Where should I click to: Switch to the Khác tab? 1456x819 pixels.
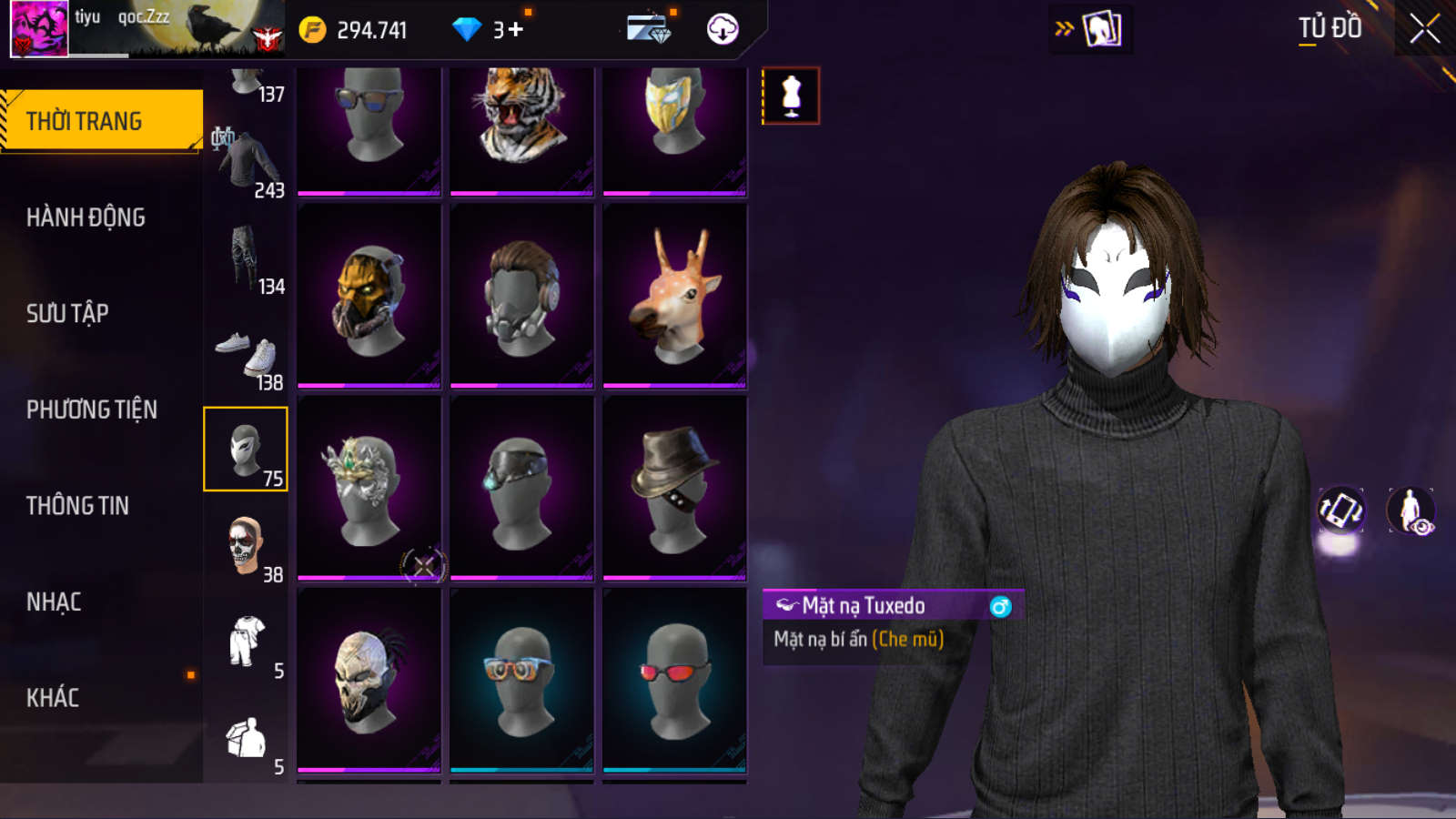tap(53, 698)
